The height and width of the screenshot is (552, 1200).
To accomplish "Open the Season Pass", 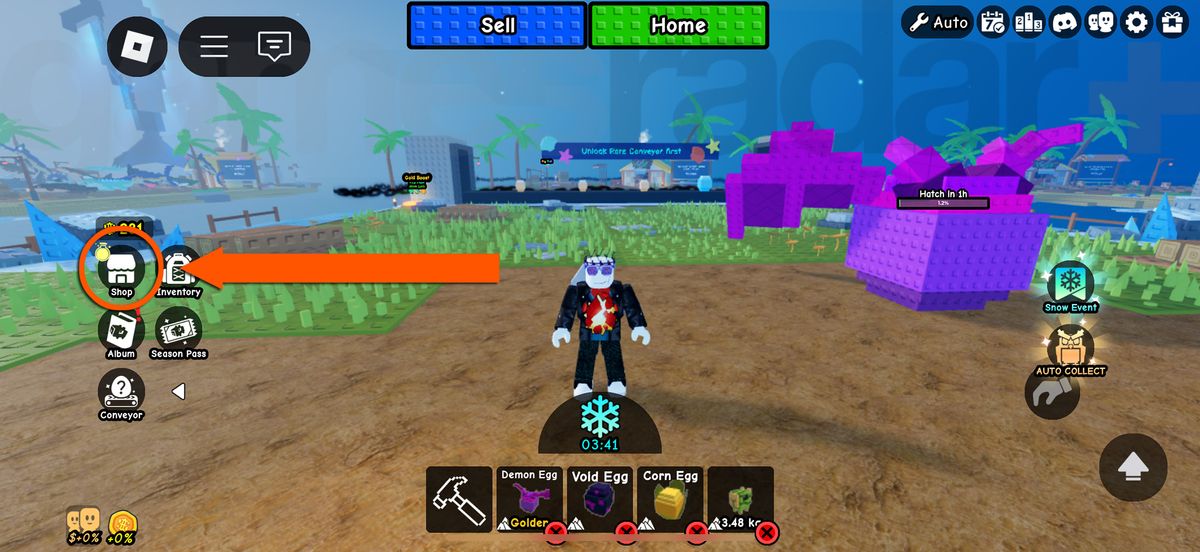I will [x=179, y=332].
